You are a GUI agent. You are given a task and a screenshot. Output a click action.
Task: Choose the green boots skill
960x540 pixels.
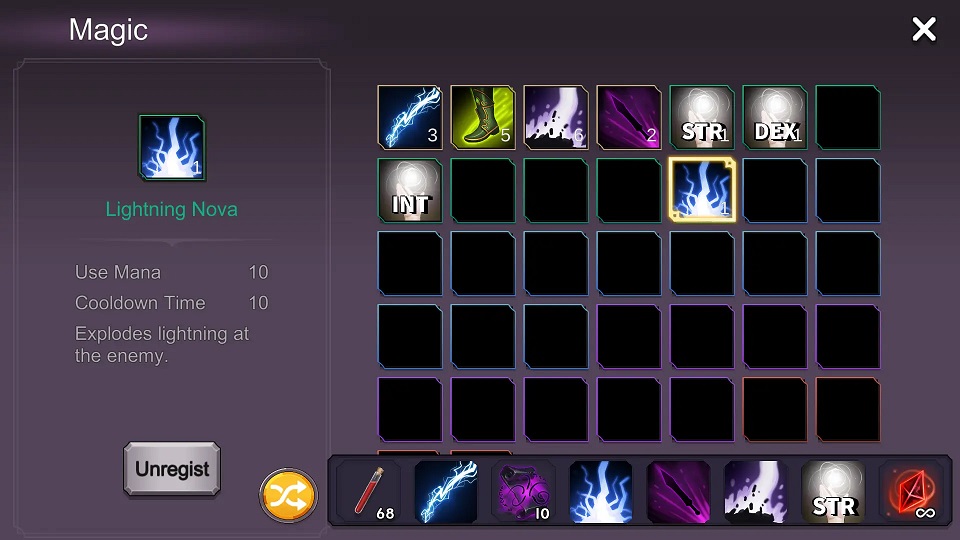(483, 118)
